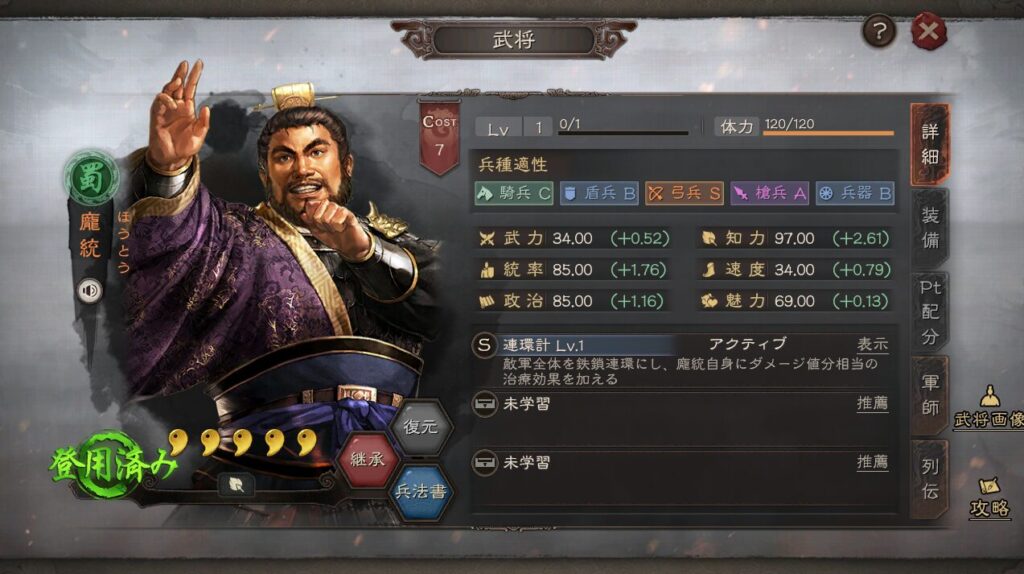Play the general's voice speaker icon
The image size is (1024, 574).
click(90, 290)
